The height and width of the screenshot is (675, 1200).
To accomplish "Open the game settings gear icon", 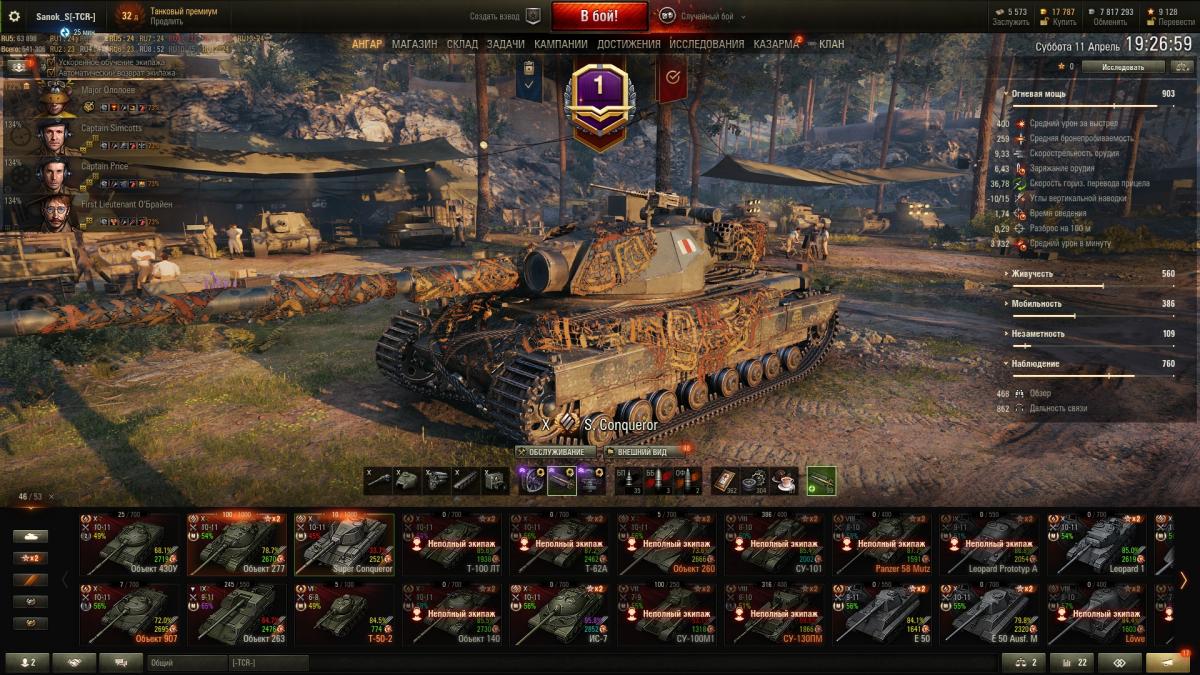I will point(14,16).
